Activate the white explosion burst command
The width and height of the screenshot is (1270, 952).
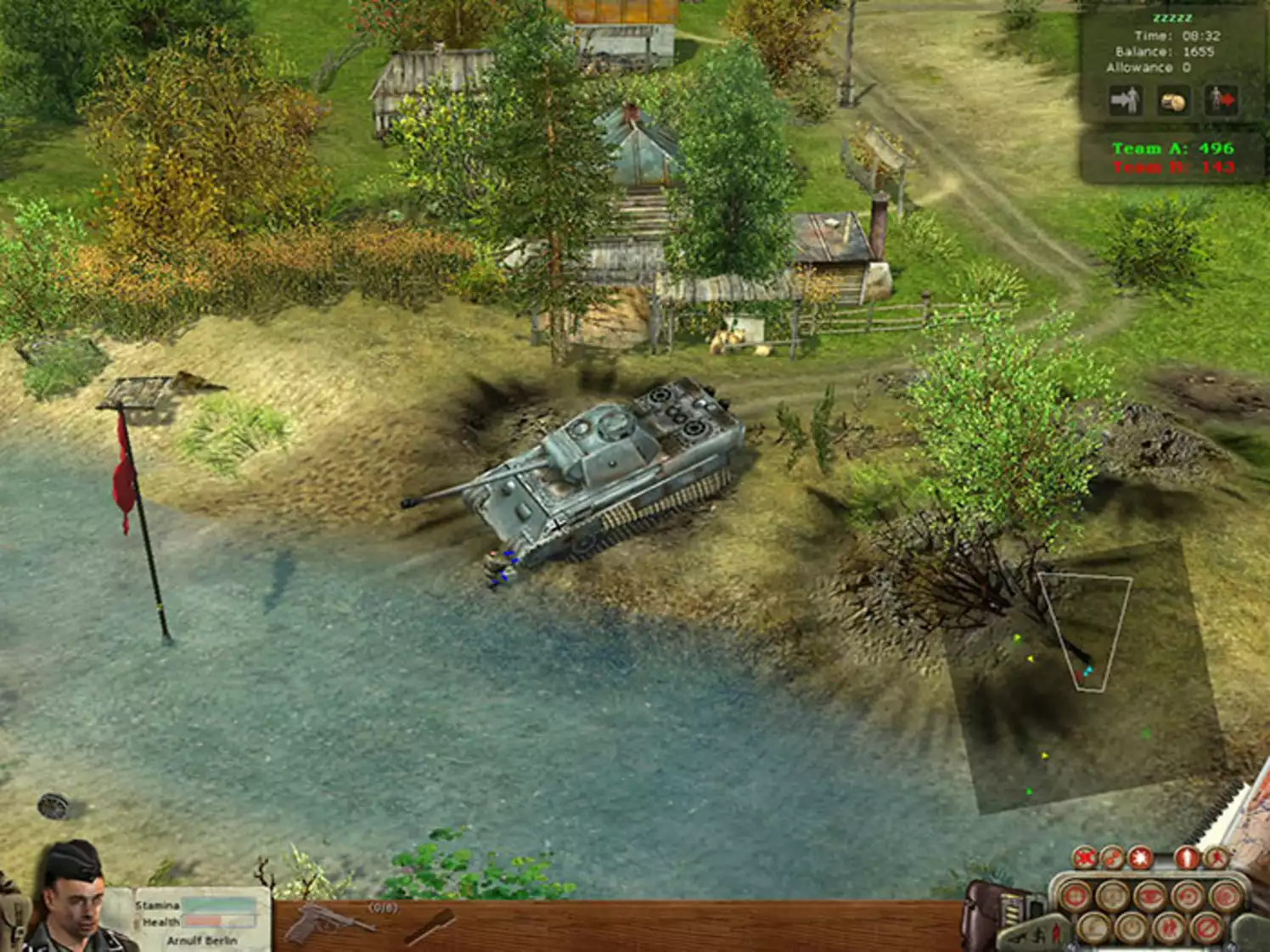point(1138,859)
